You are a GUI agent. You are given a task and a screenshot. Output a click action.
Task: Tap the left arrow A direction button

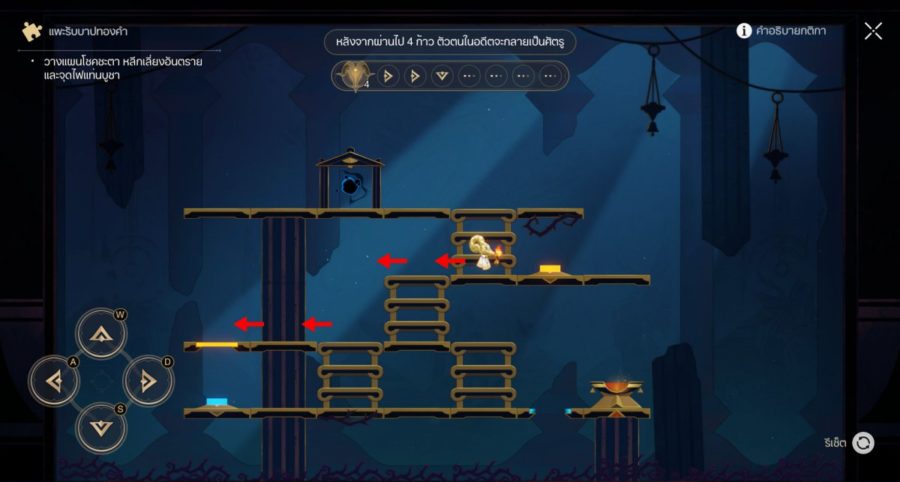tap(54, 381)
